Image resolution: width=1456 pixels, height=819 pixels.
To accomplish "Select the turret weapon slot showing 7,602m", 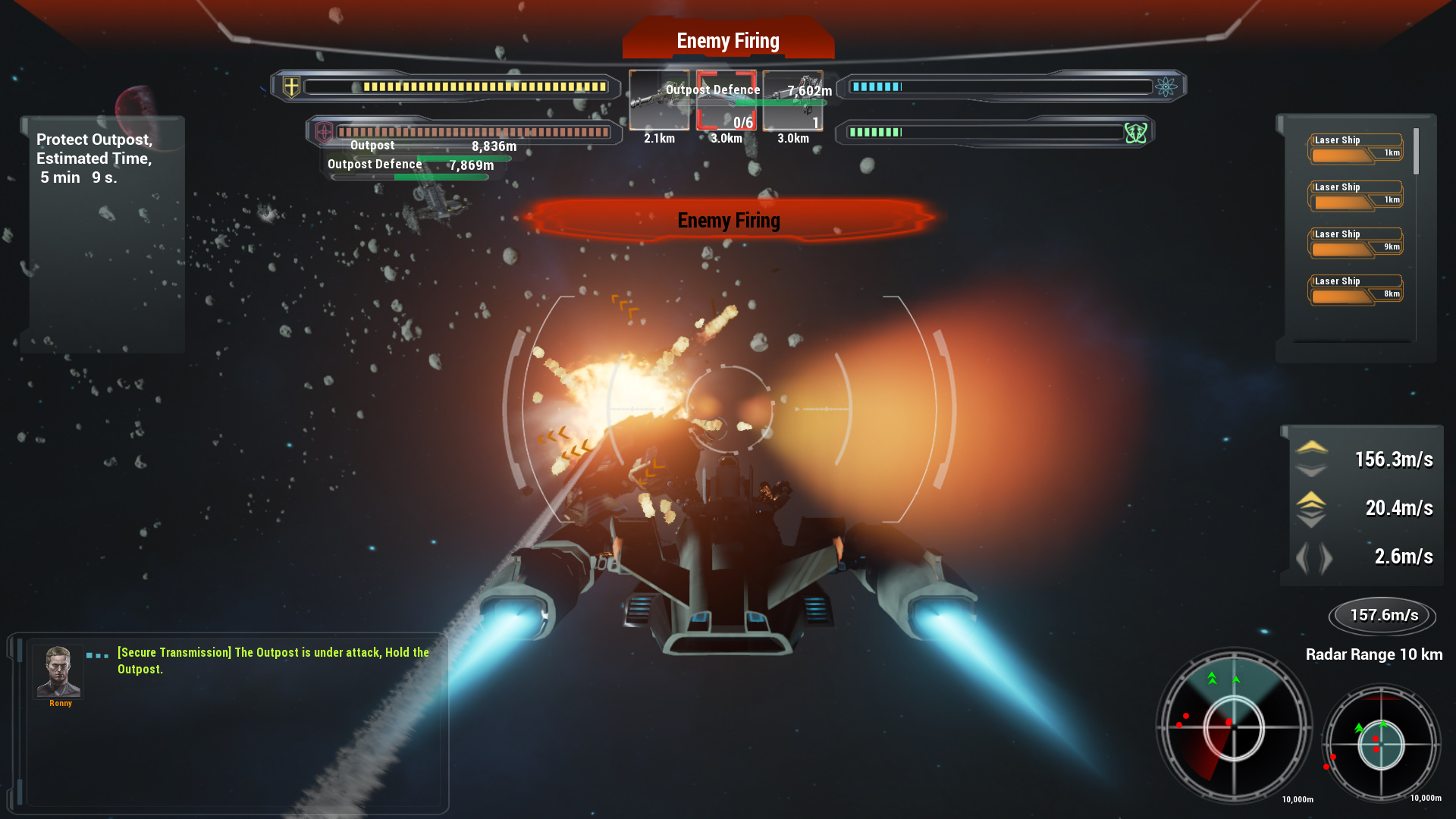I will 794,101.
